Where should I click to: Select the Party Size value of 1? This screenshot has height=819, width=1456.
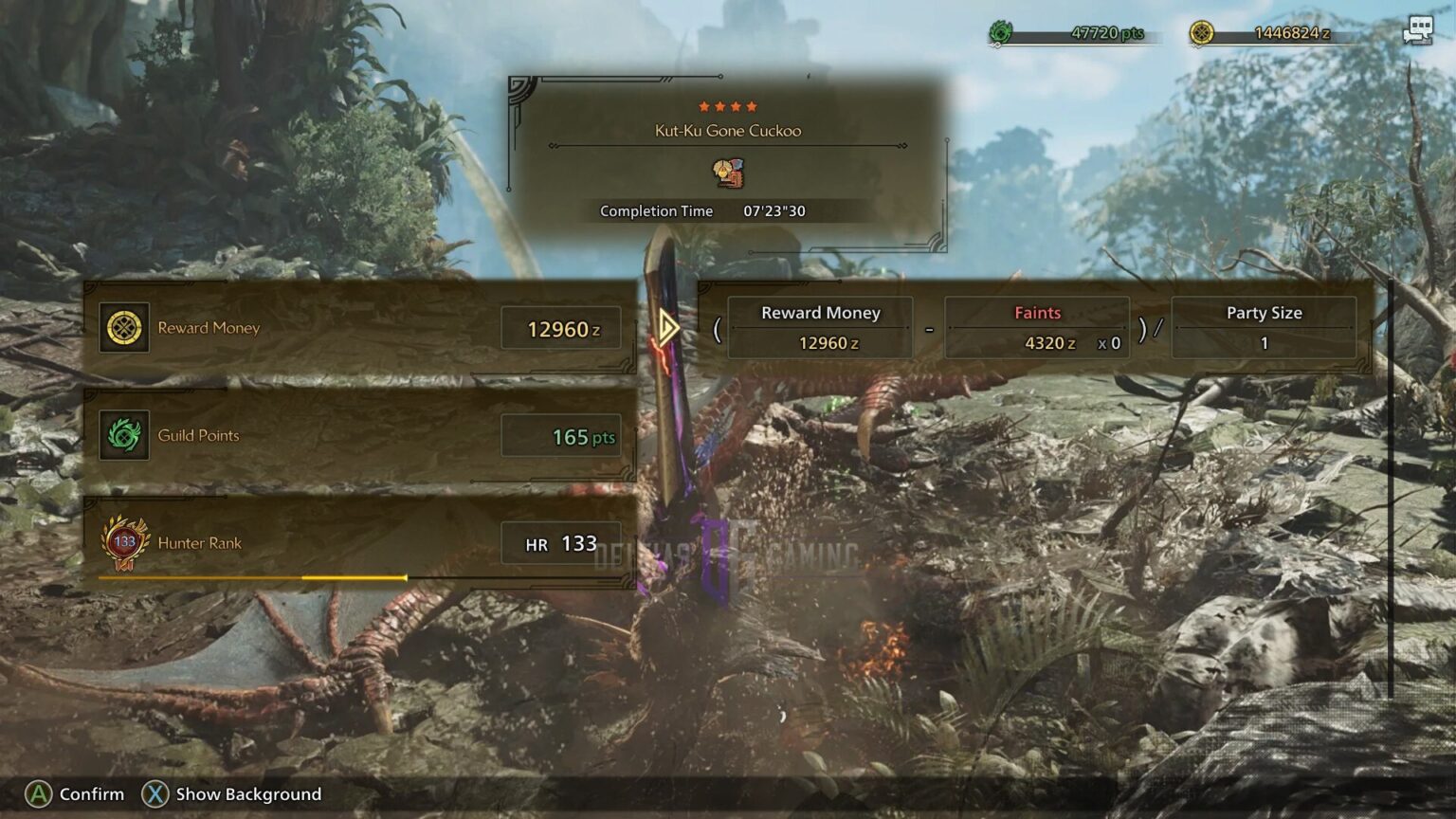pyautogui.click(x=1265, y=343)
